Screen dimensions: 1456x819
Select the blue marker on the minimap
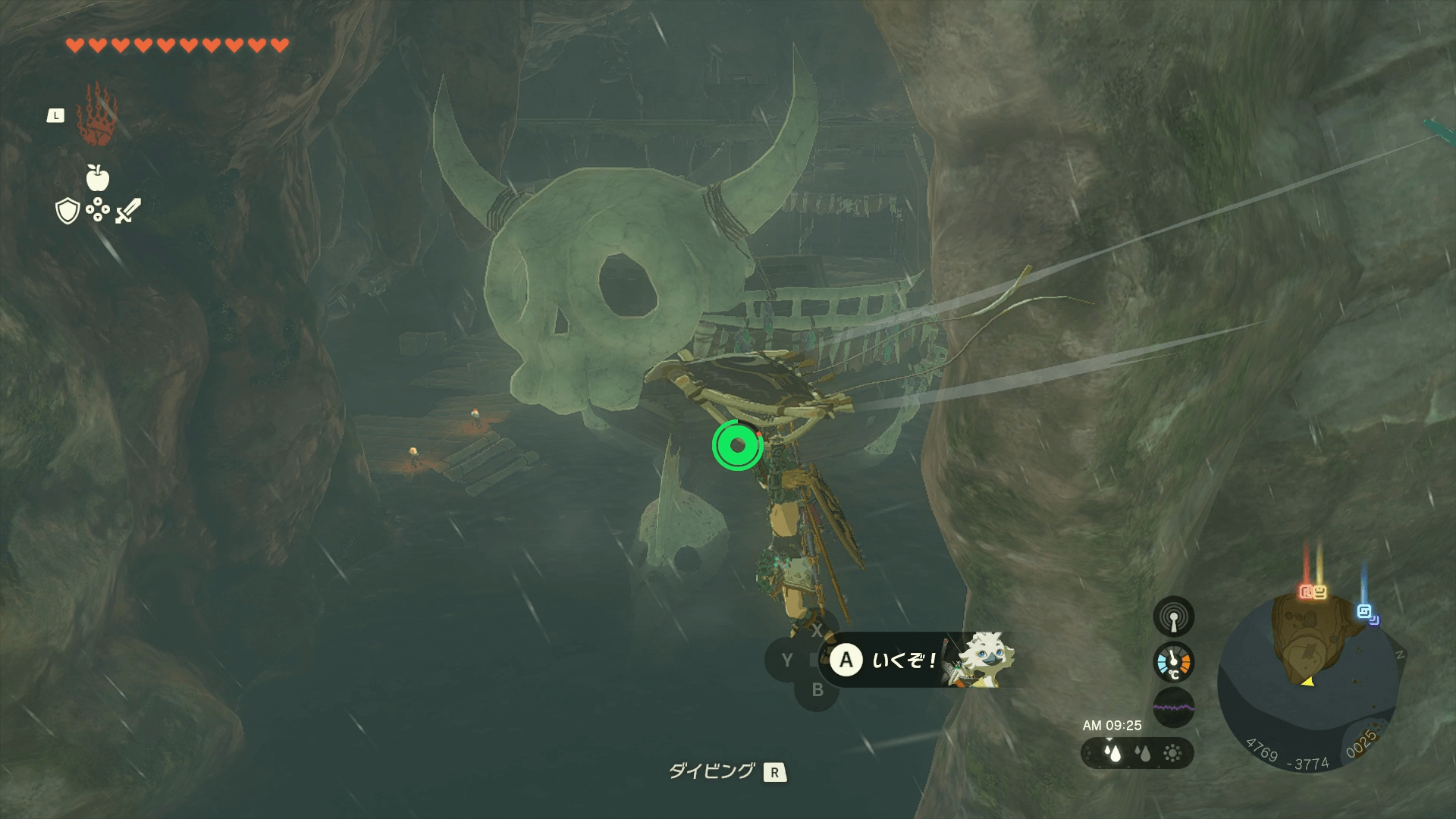pyautogui.click(x=1365, y=611)
